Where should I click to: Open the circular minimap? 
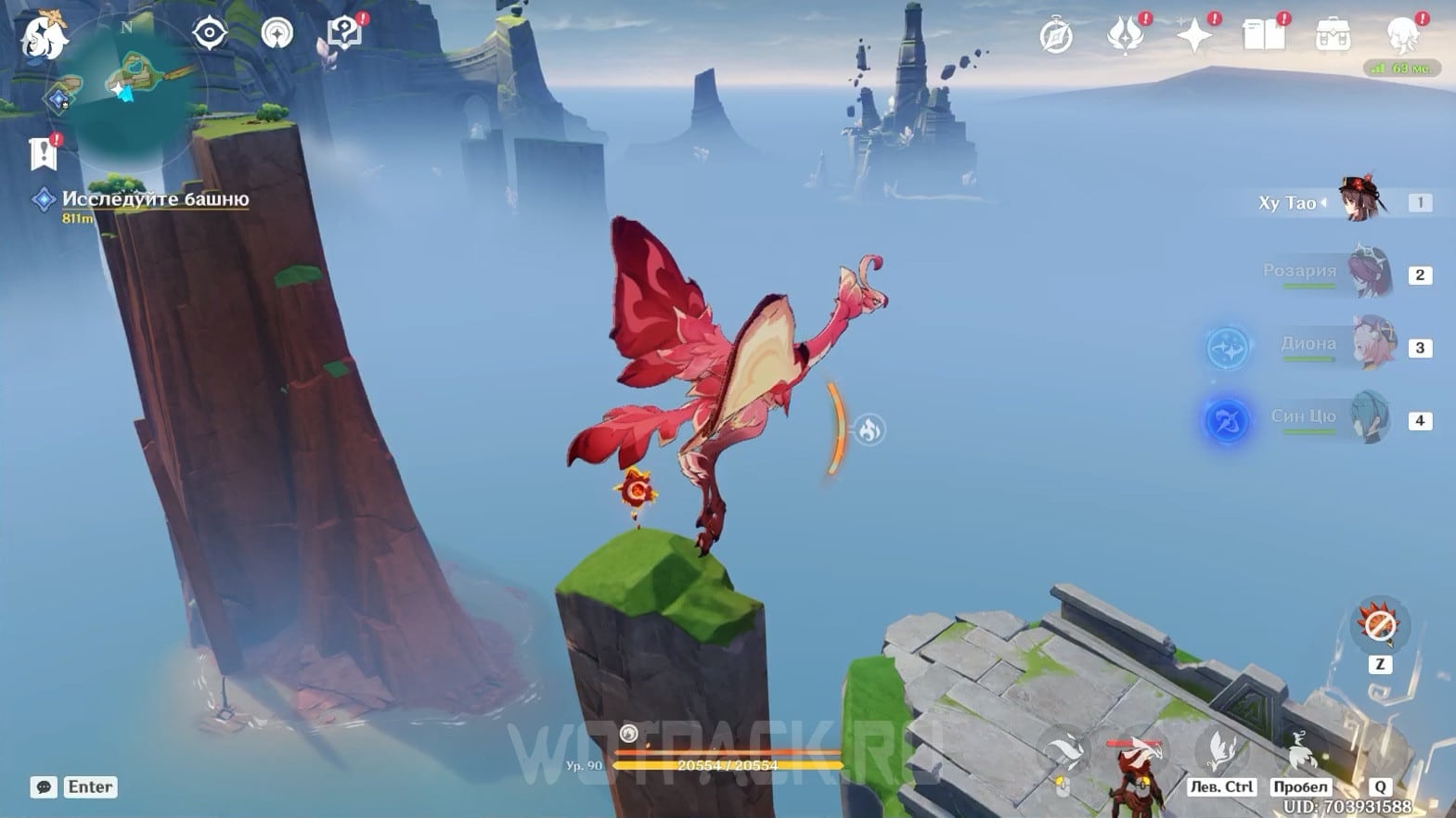pos(129,82)
